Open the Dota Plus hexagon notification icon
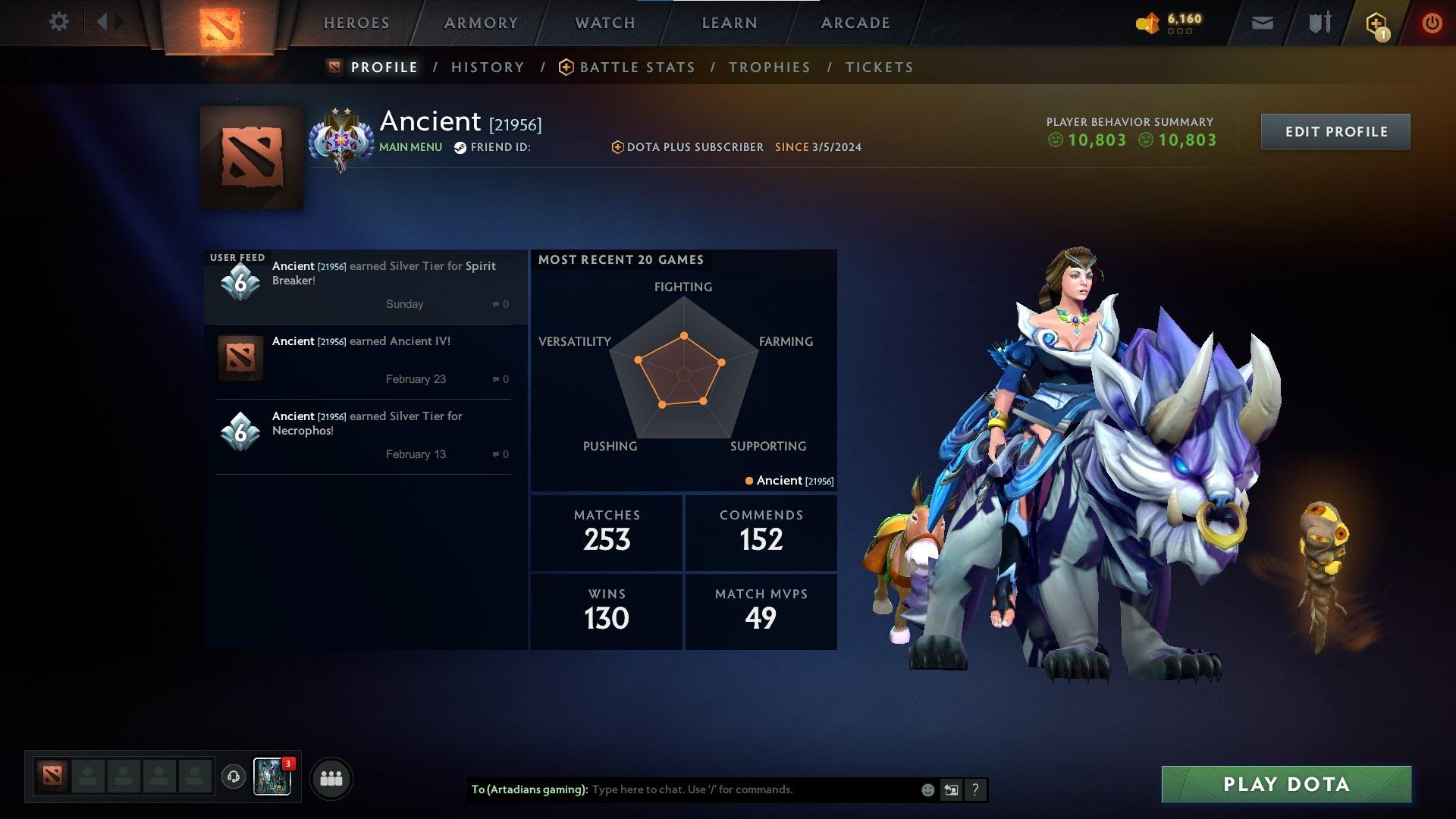 point(1376,22)
